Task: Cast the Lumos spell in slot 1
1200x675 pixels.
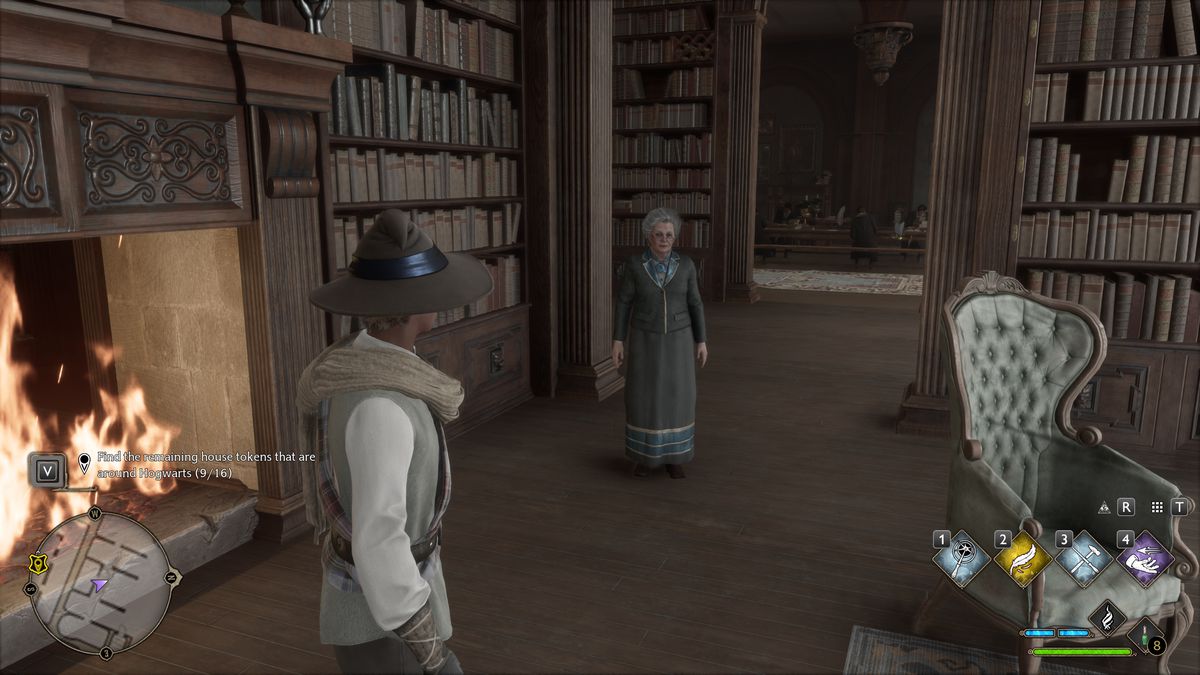Action: coord(960,560)
